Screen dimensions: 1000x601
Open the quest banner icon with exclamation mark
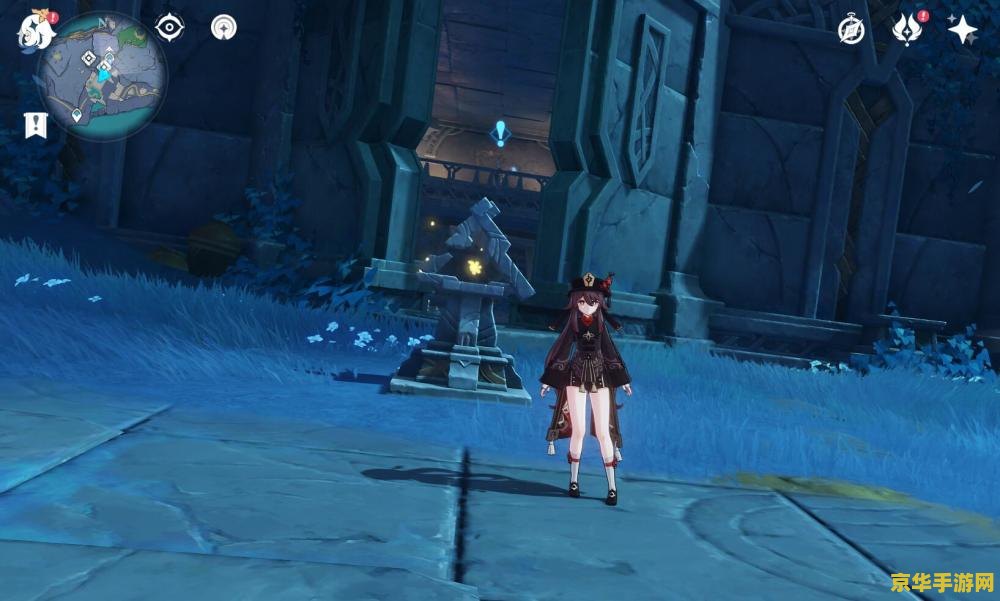[35, 125]
